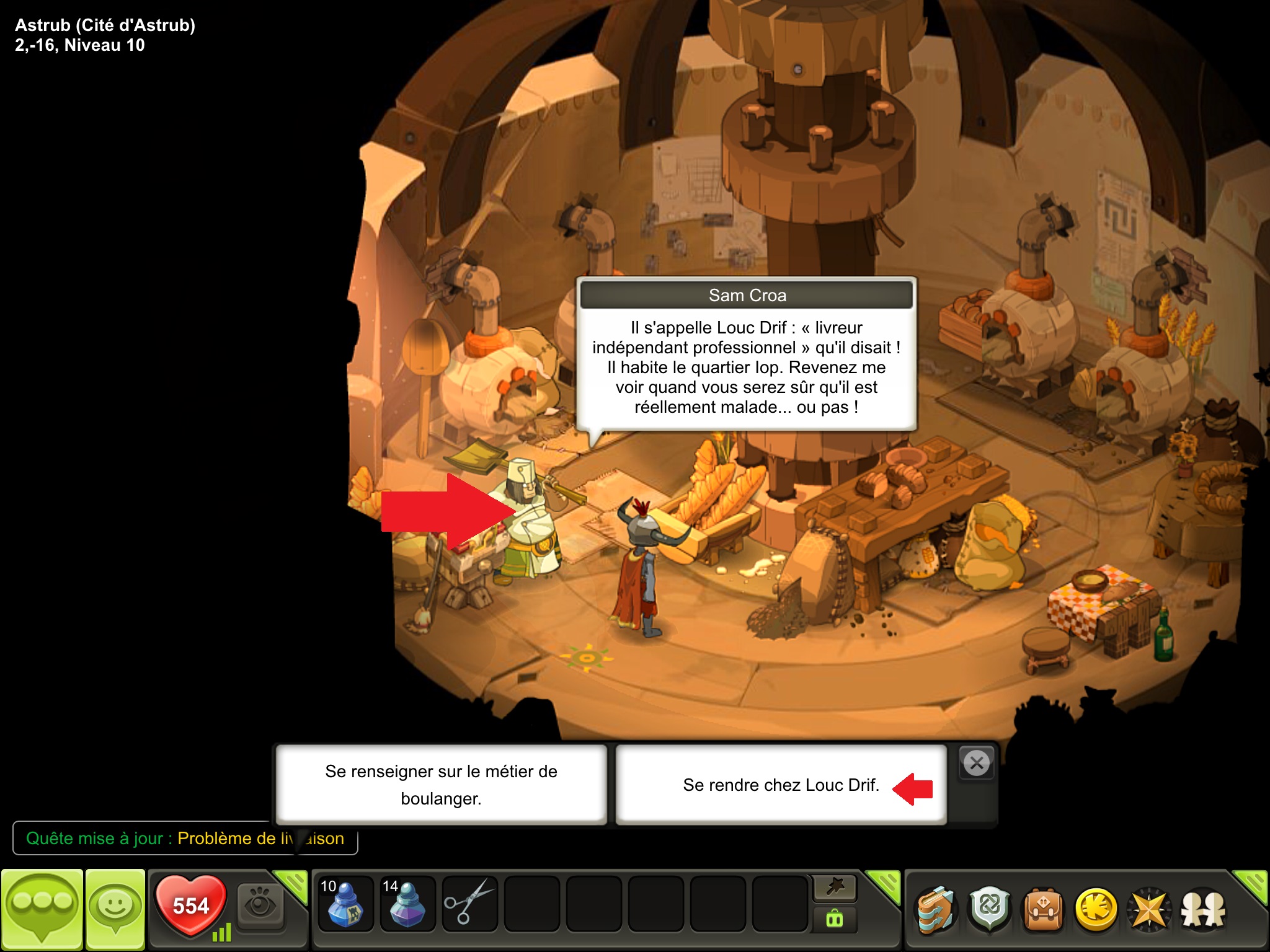
Task: Close the dialogue with the X button
Action: (977, 763)
